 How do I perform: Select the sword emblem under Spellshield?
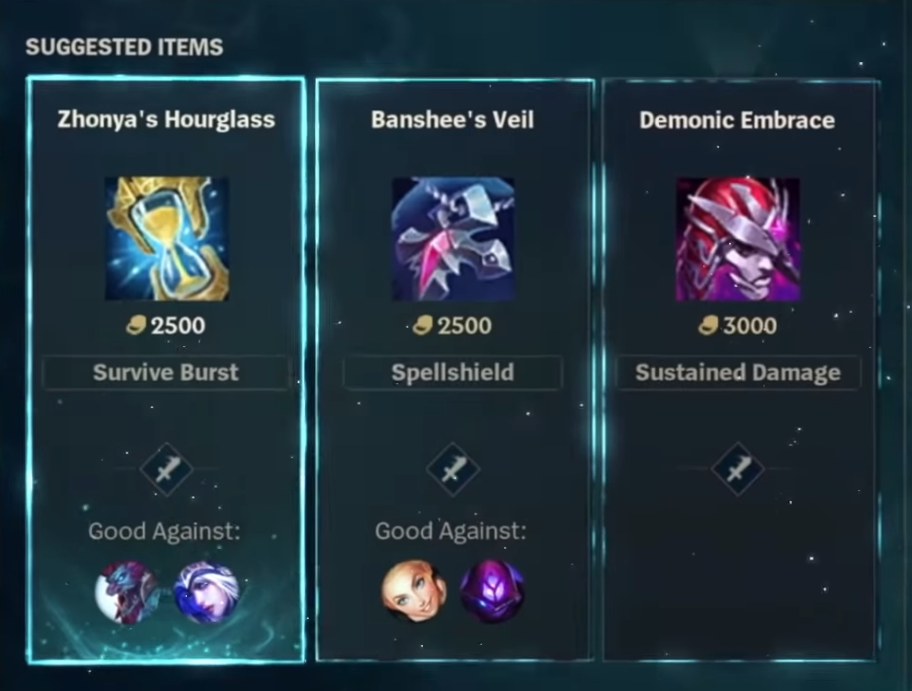click(452, 468)
